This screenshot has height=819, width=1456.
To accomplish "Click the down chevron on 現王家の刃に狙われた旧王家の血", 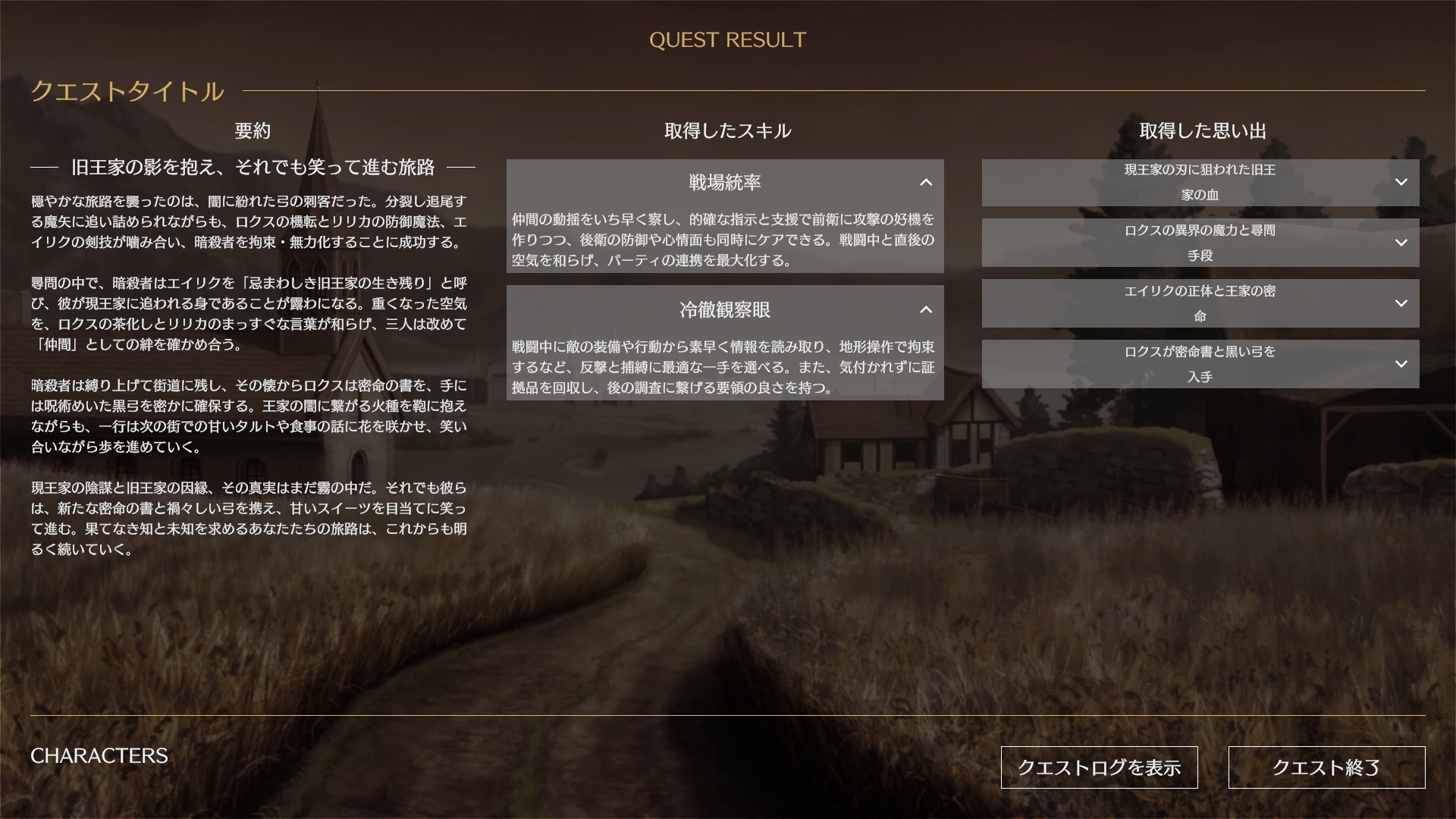I will click(1401, 182).
